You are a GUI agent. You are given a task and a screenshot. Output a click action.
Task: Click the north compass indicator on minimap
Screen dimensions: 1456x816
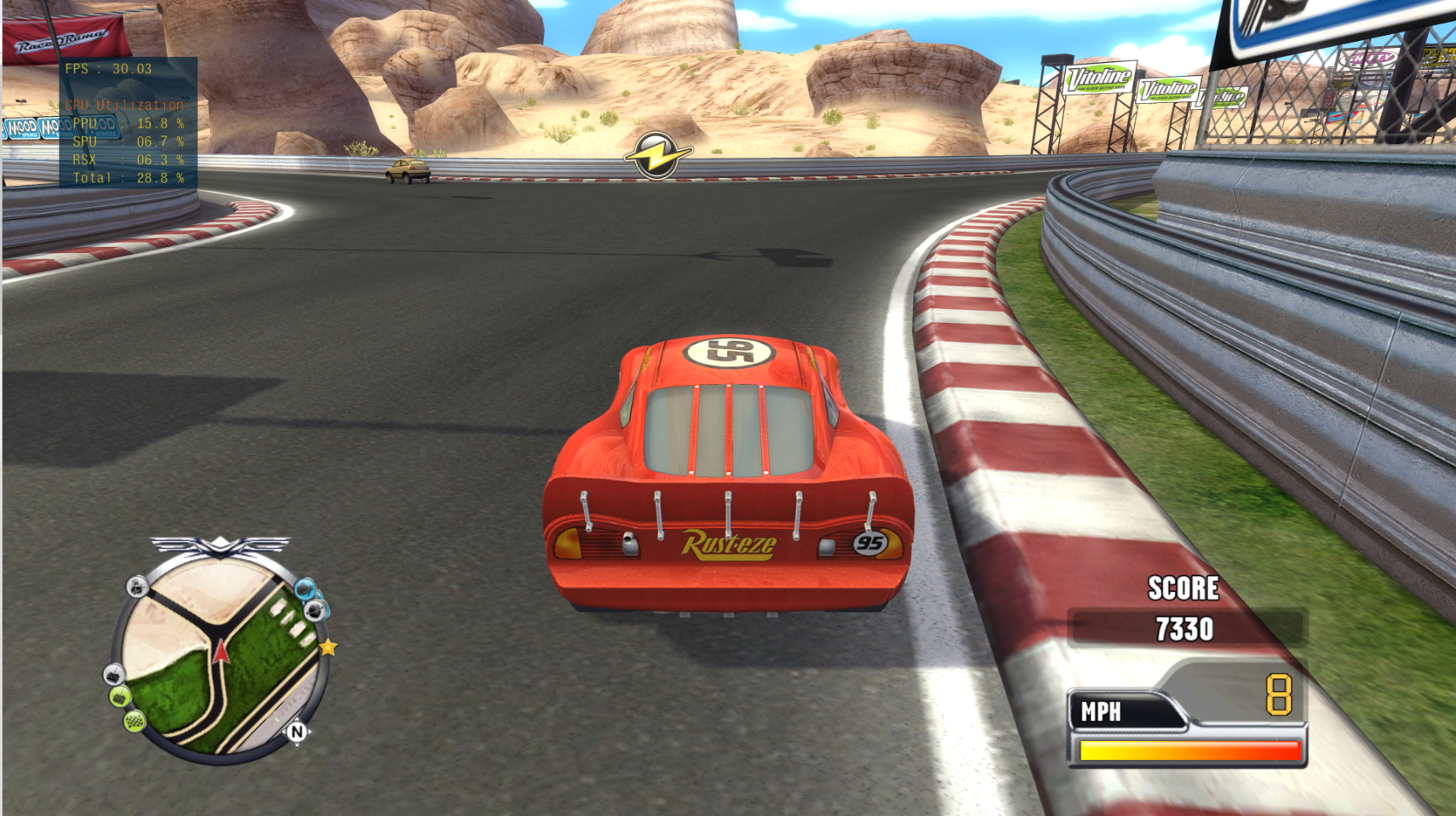[296, 731]
